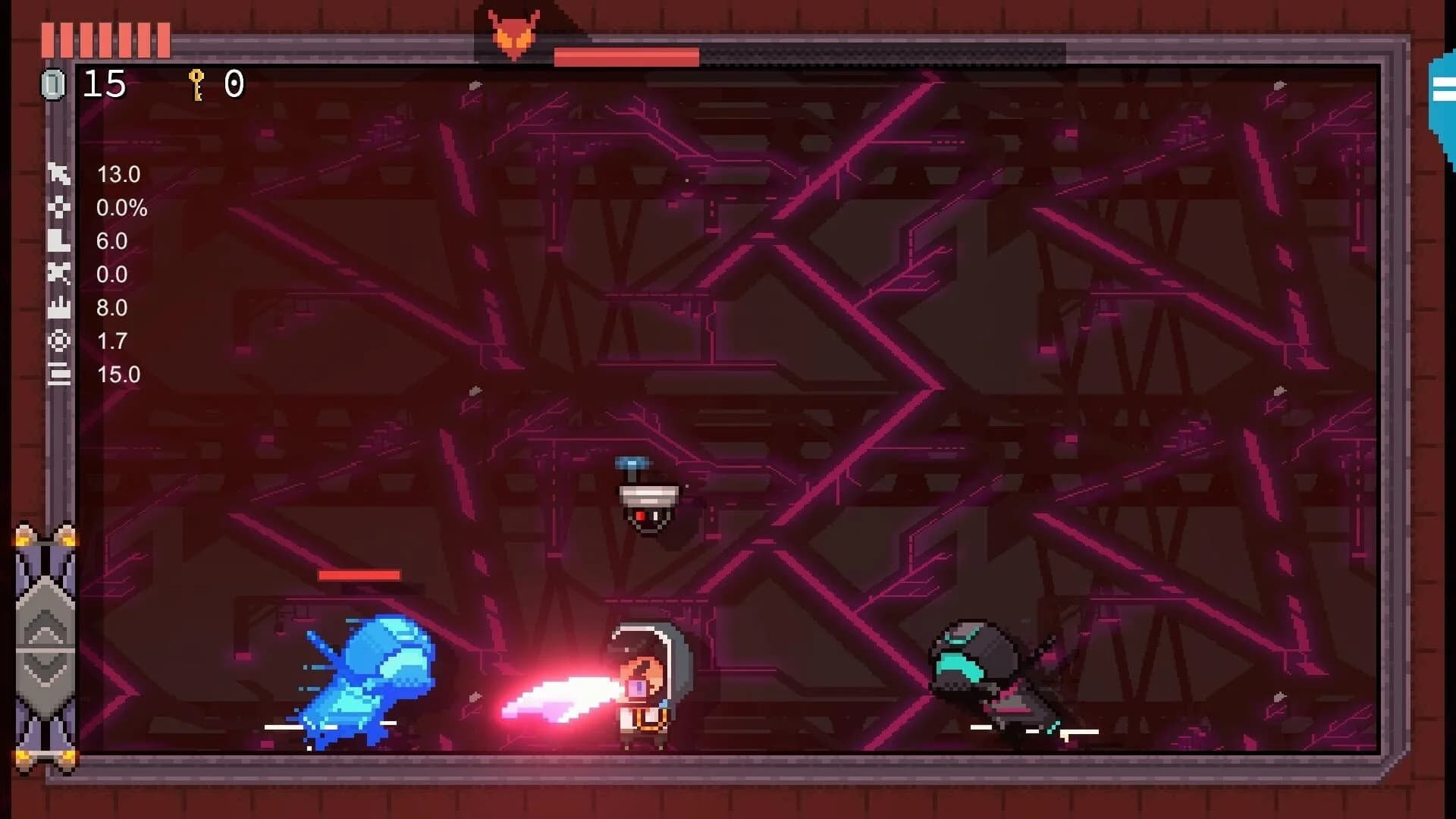Click the red boss face icon at top
1456x819 pixels.
pyautogui.click(x=514, y=30)
